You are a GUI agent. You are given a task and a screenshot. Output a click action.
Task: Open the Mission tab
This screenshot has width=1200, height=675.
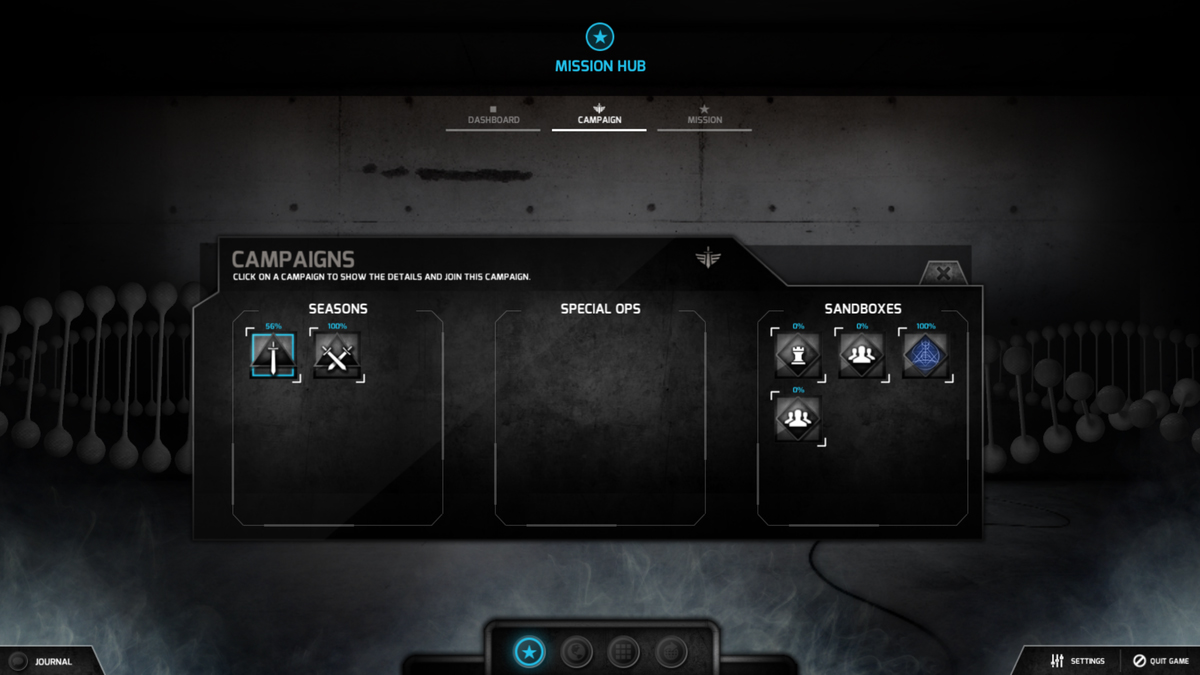(704, 116)
